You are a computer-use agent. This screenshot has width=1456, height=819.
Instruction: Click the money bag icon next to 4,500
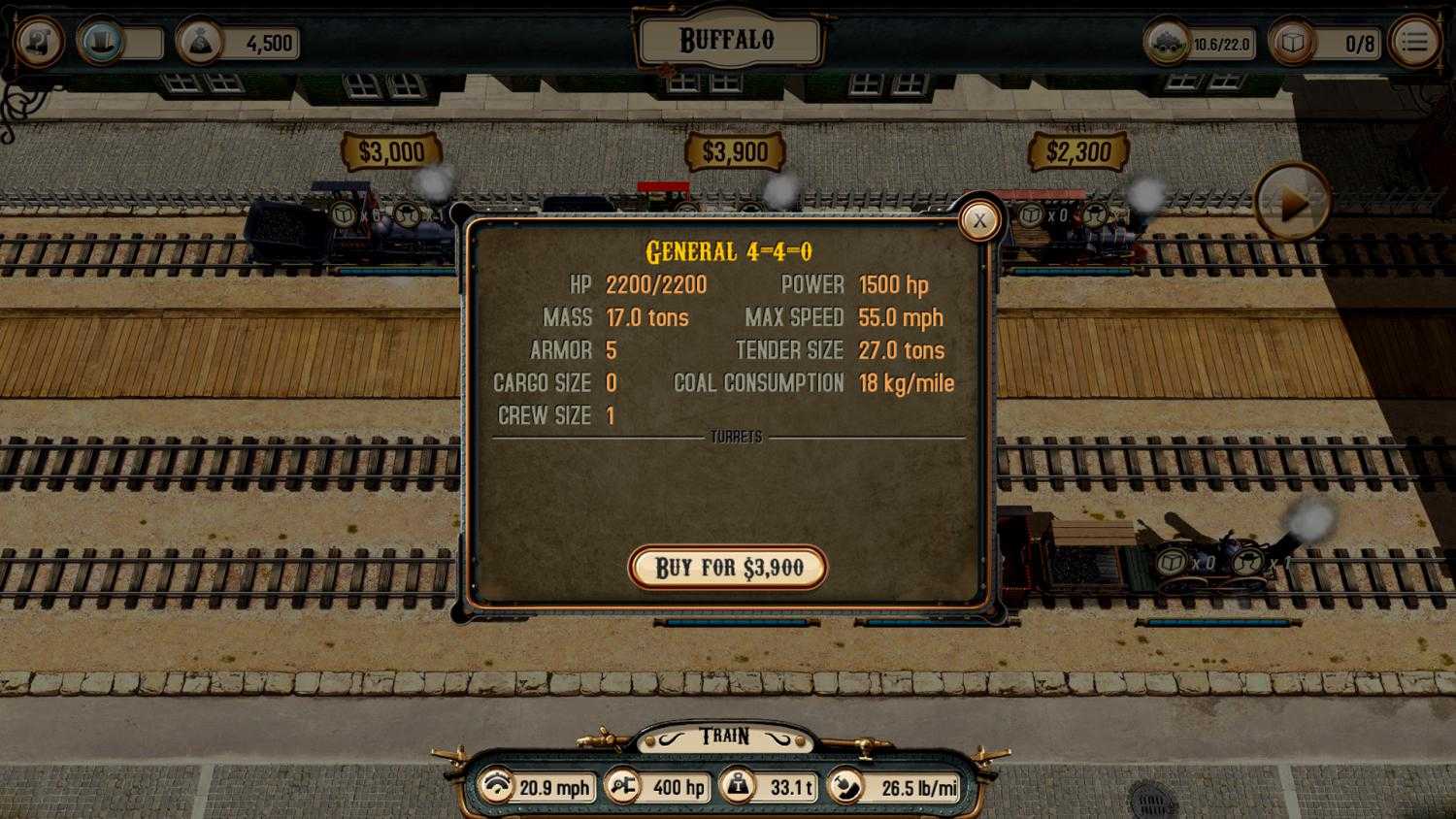pos(199,43)
